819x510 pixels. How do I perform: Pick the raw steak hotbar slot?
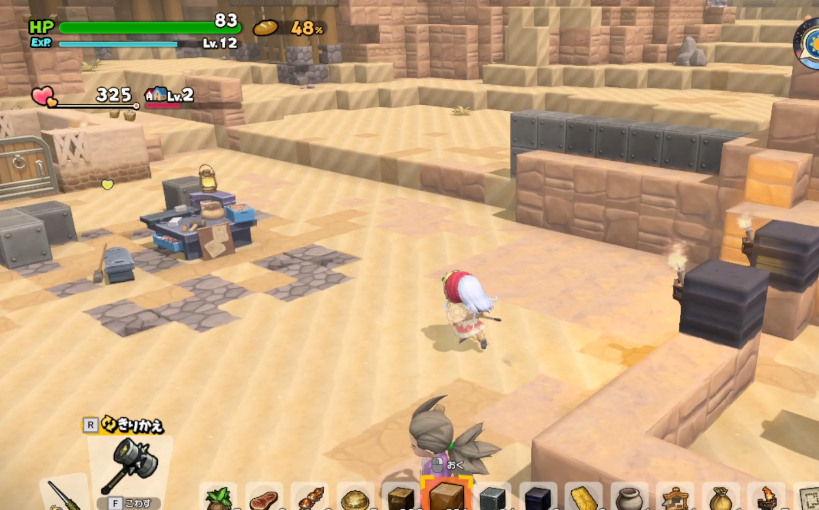click(x=264, y=498)
